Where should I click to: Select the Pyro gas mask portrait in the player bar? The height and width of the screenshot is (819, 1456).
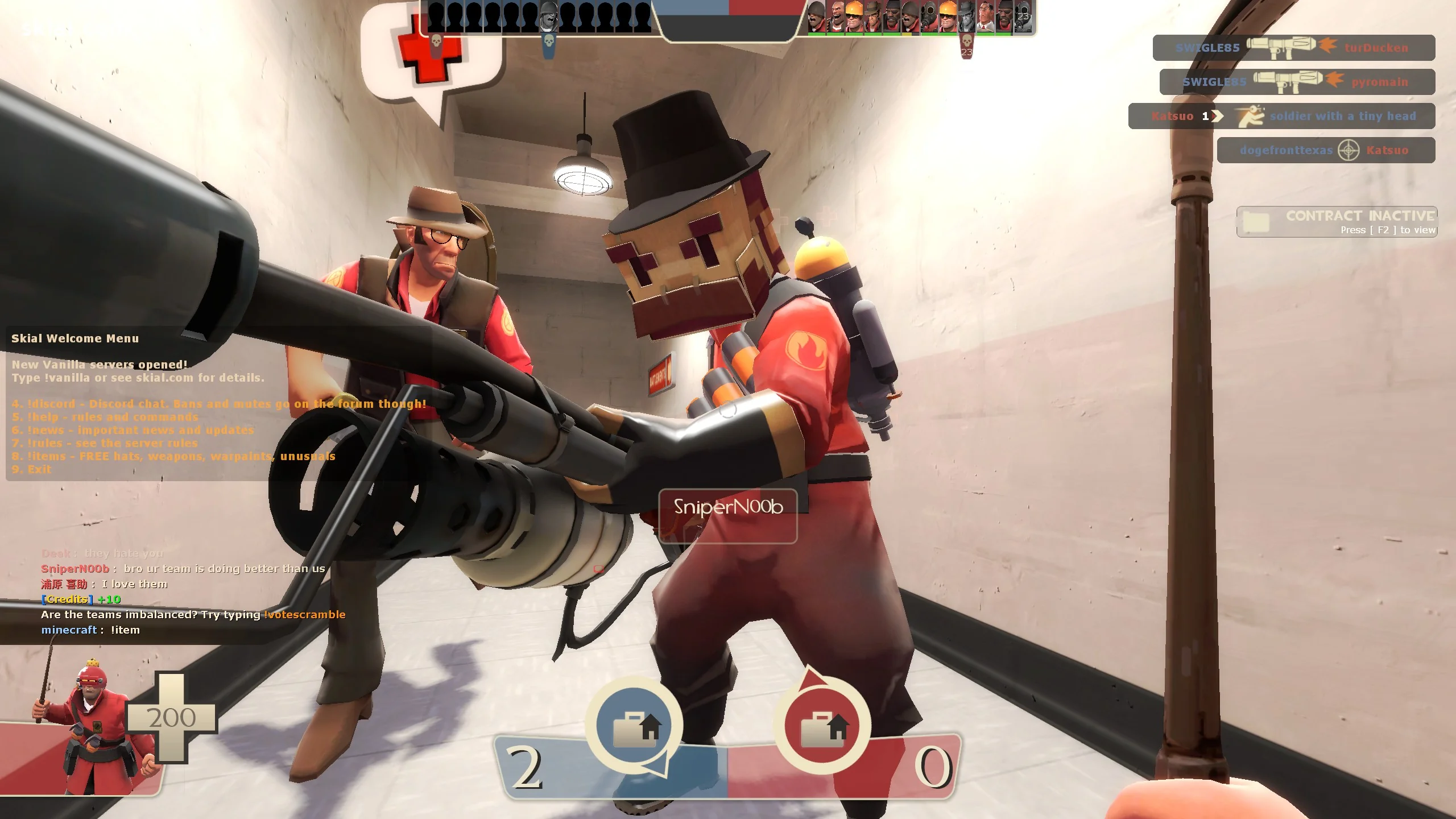pos(929,16)
